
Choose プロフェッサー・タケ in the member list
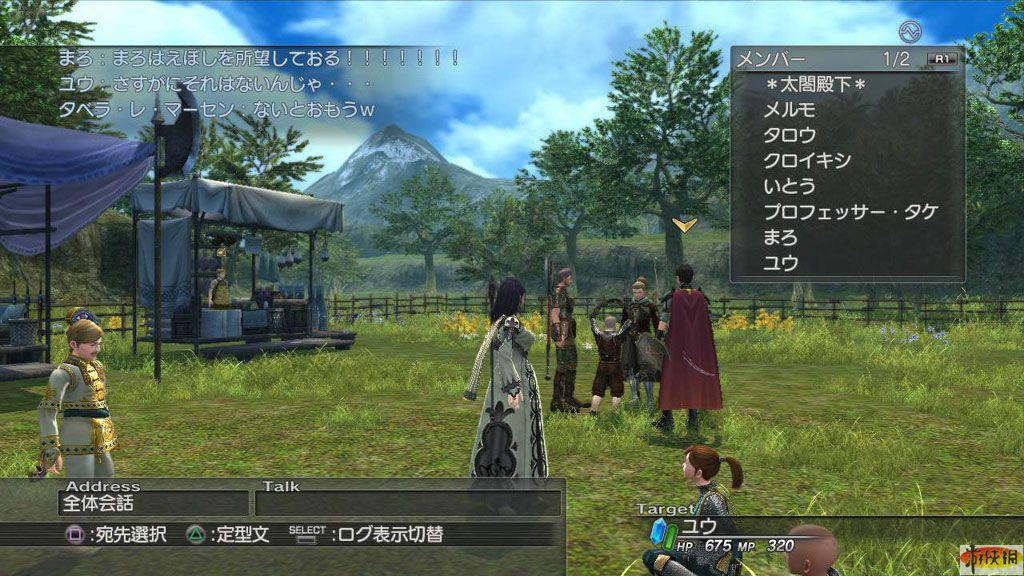[x=850, y=212]
